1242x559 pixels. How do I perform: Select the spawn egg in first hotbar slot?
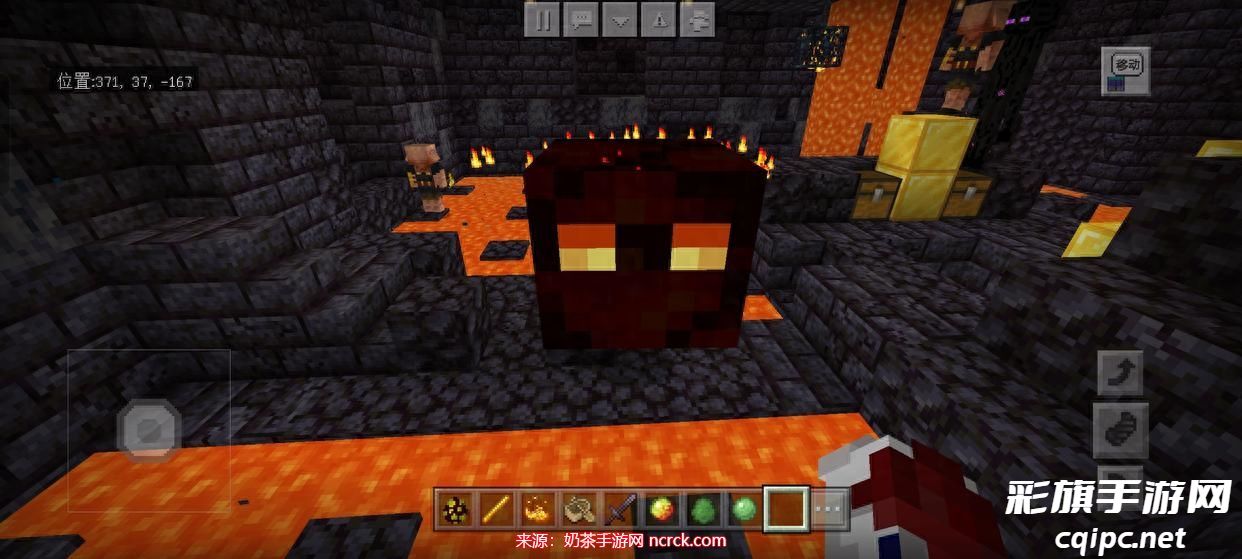point(456,510)
